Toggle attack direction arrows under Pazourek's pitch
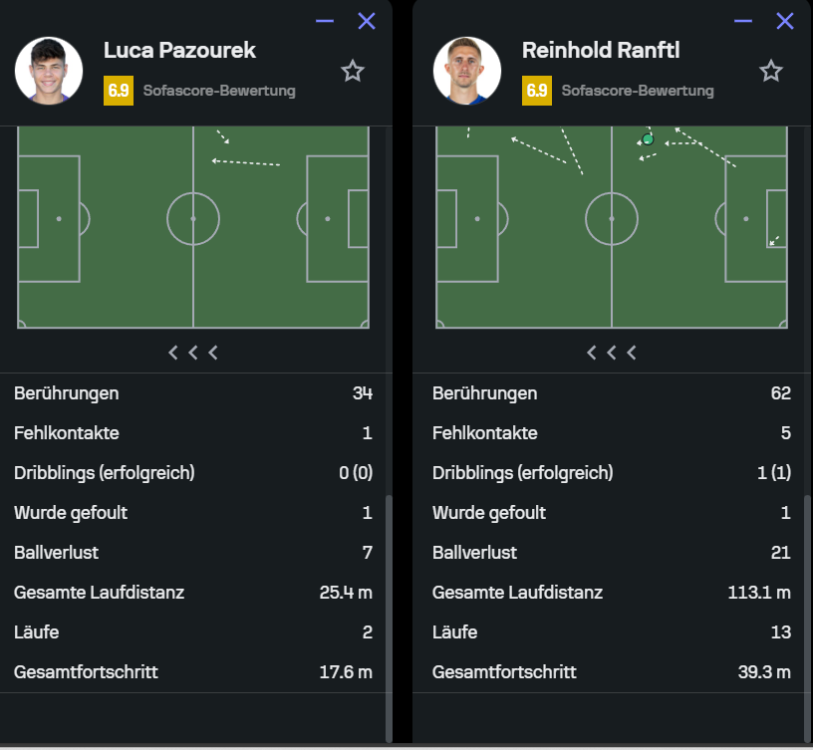This screenshot has height=750, width=813. coord(193,352)
